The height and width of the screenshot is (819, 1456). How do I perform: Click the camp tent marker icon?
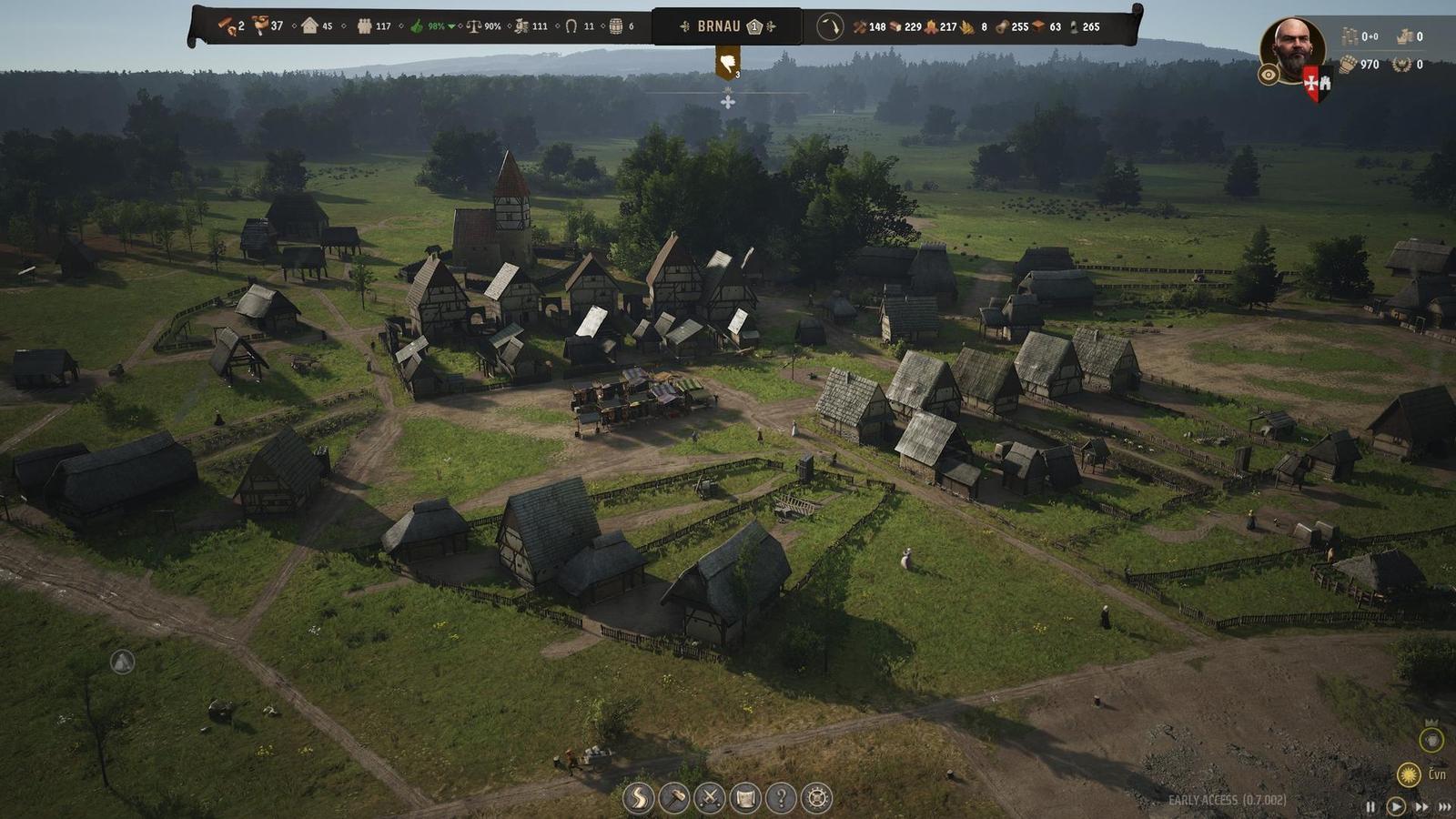(122, 662)
